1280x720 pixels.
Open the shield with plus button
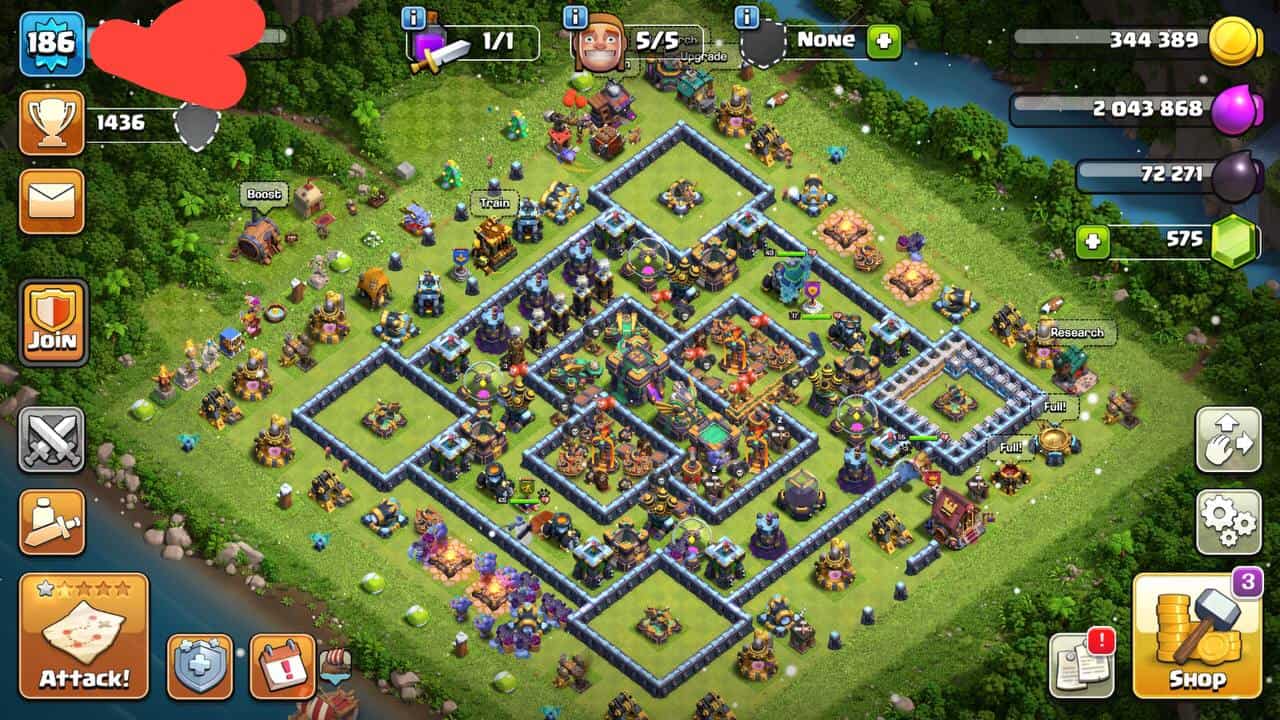[x=200, y=666]
